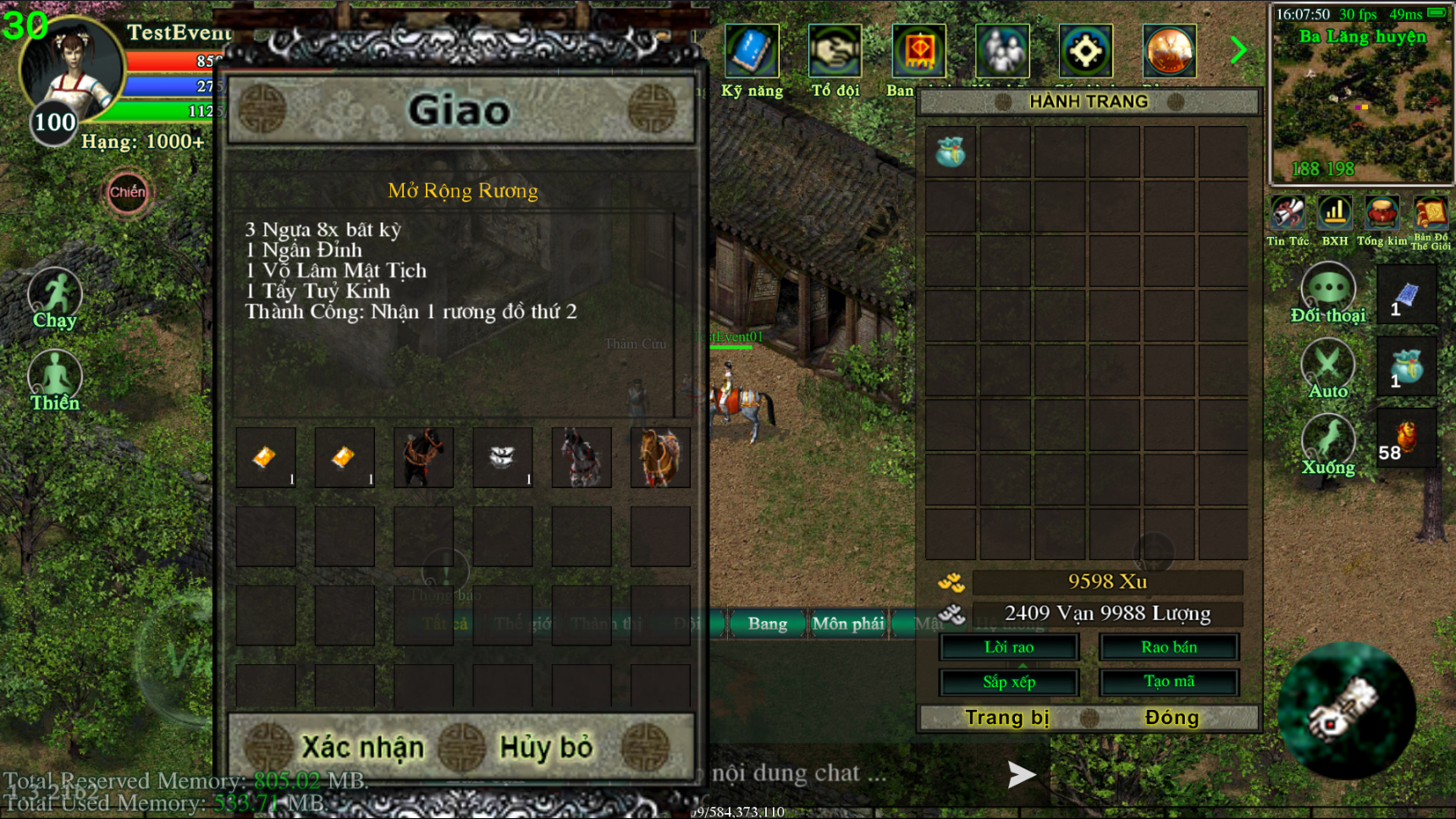Click the Tạo mã button
This screenshot has width=1456, height=819.
(1169, 682)
